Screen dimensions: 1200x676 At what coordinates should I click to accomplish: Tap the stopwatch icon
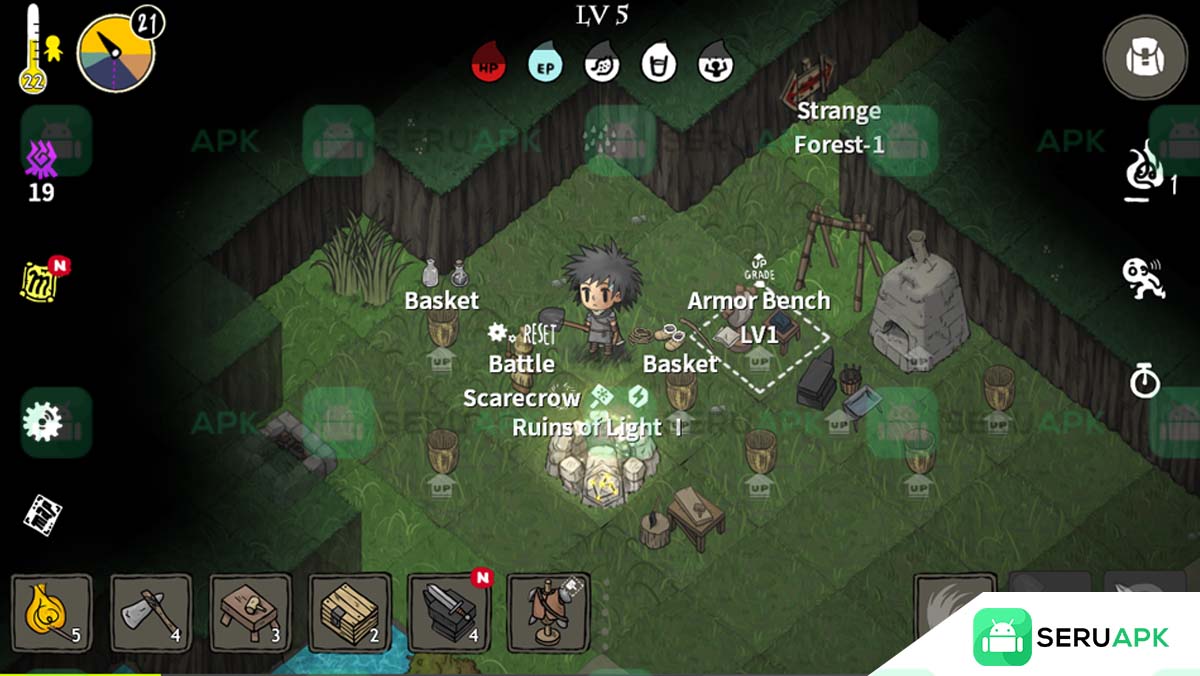click(1144, 381)
